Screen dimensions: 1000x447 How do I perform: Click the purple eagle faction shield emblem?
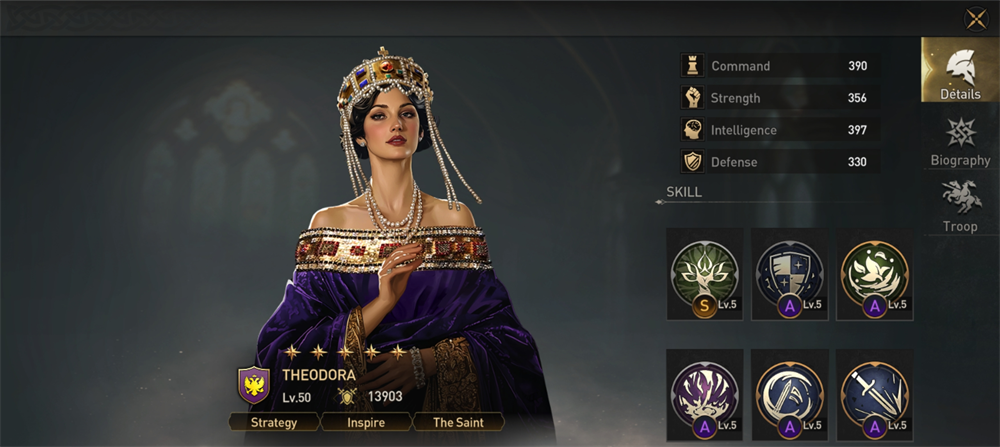point(253,384)
